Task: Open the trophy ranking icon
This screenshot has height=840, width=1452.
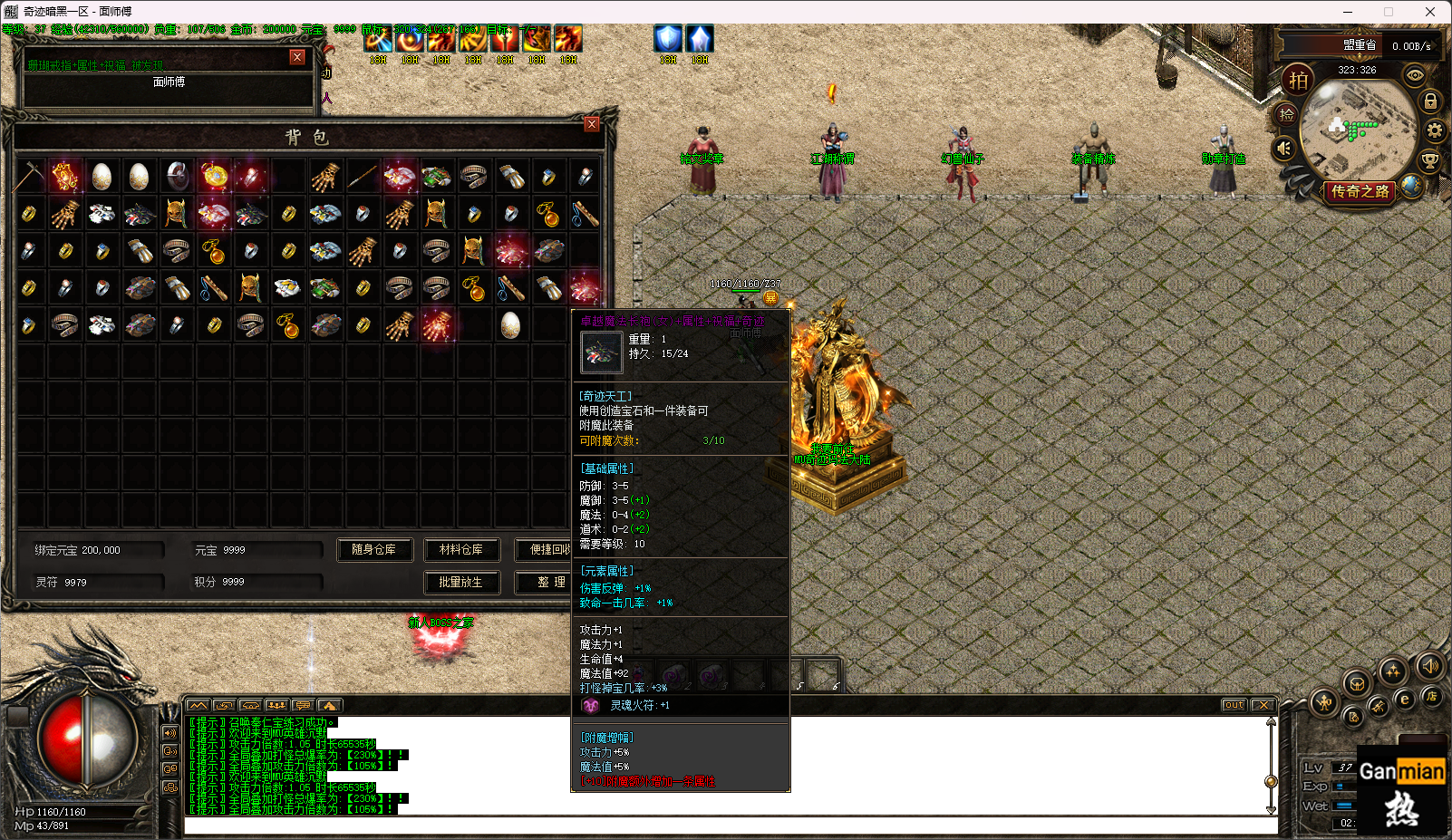Action: point(1429,161)
